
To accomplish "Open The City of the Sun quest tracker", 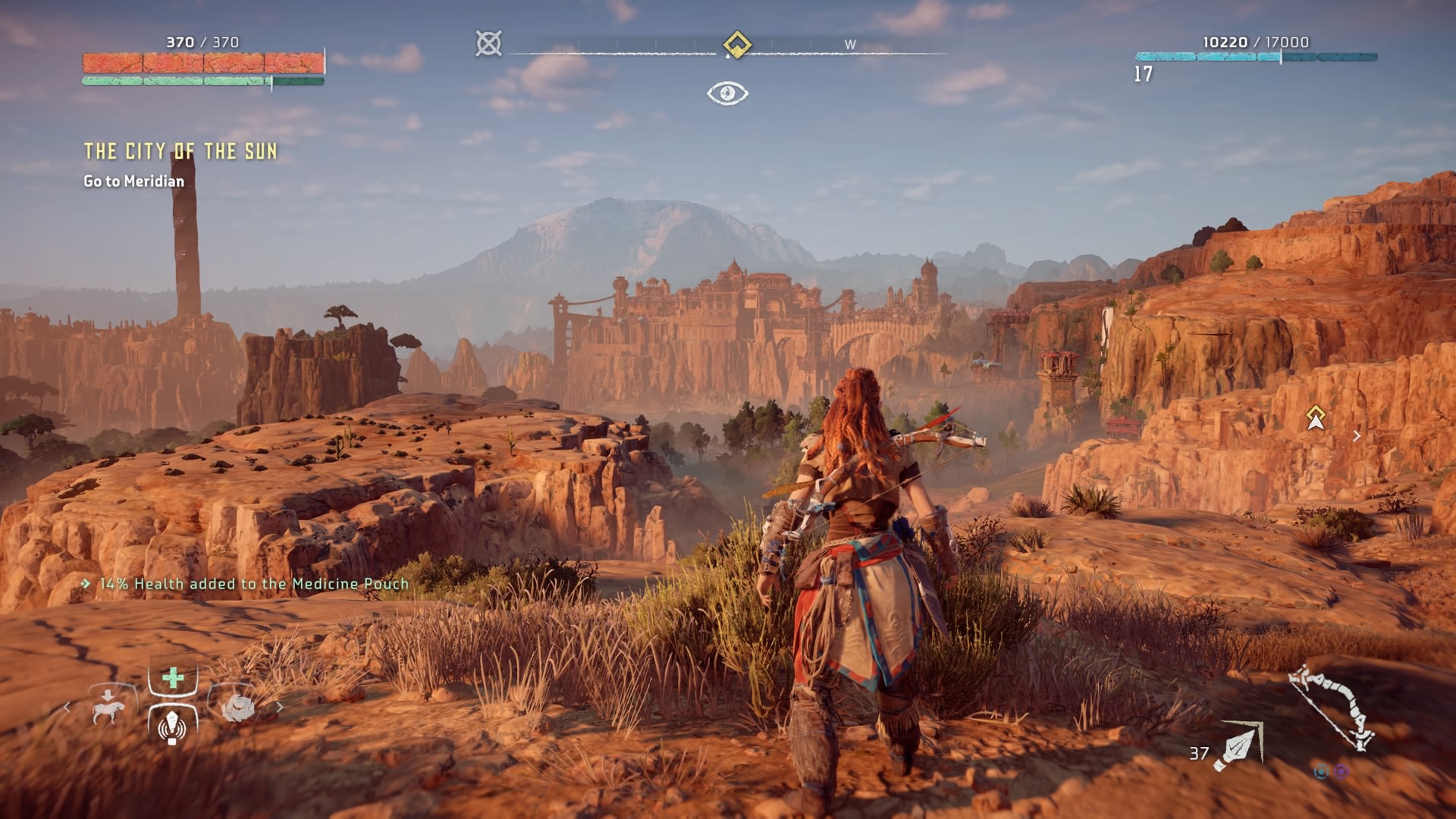I will [180, 152].
